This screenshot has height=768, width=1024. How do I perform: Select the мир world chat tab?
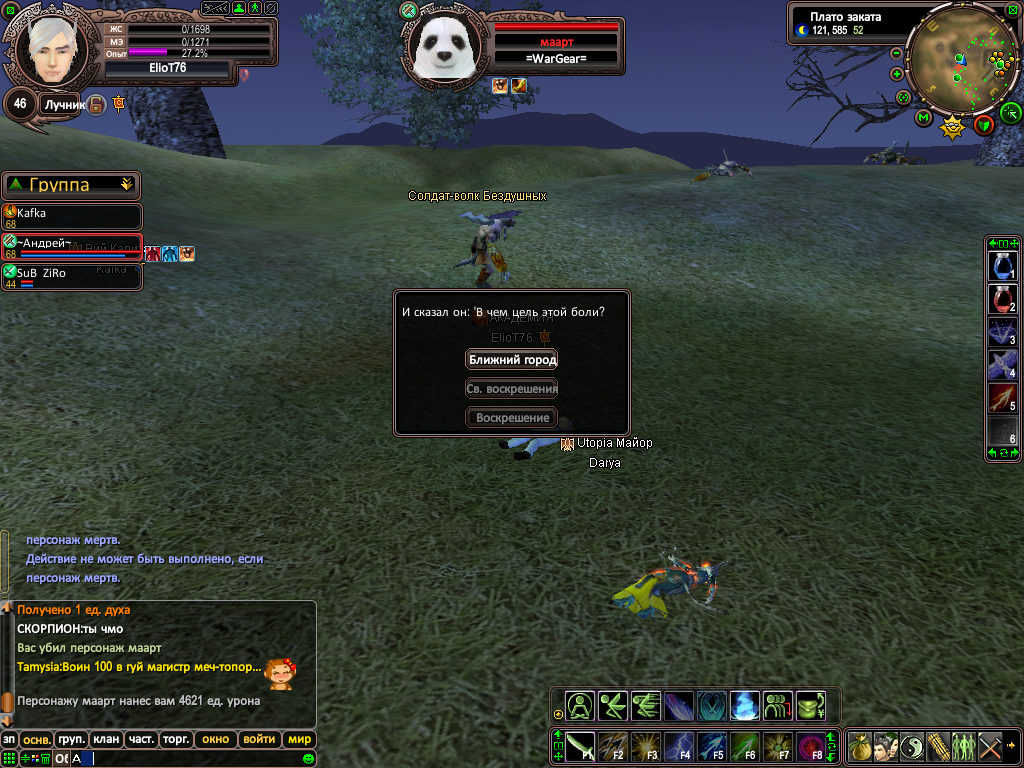299,740
